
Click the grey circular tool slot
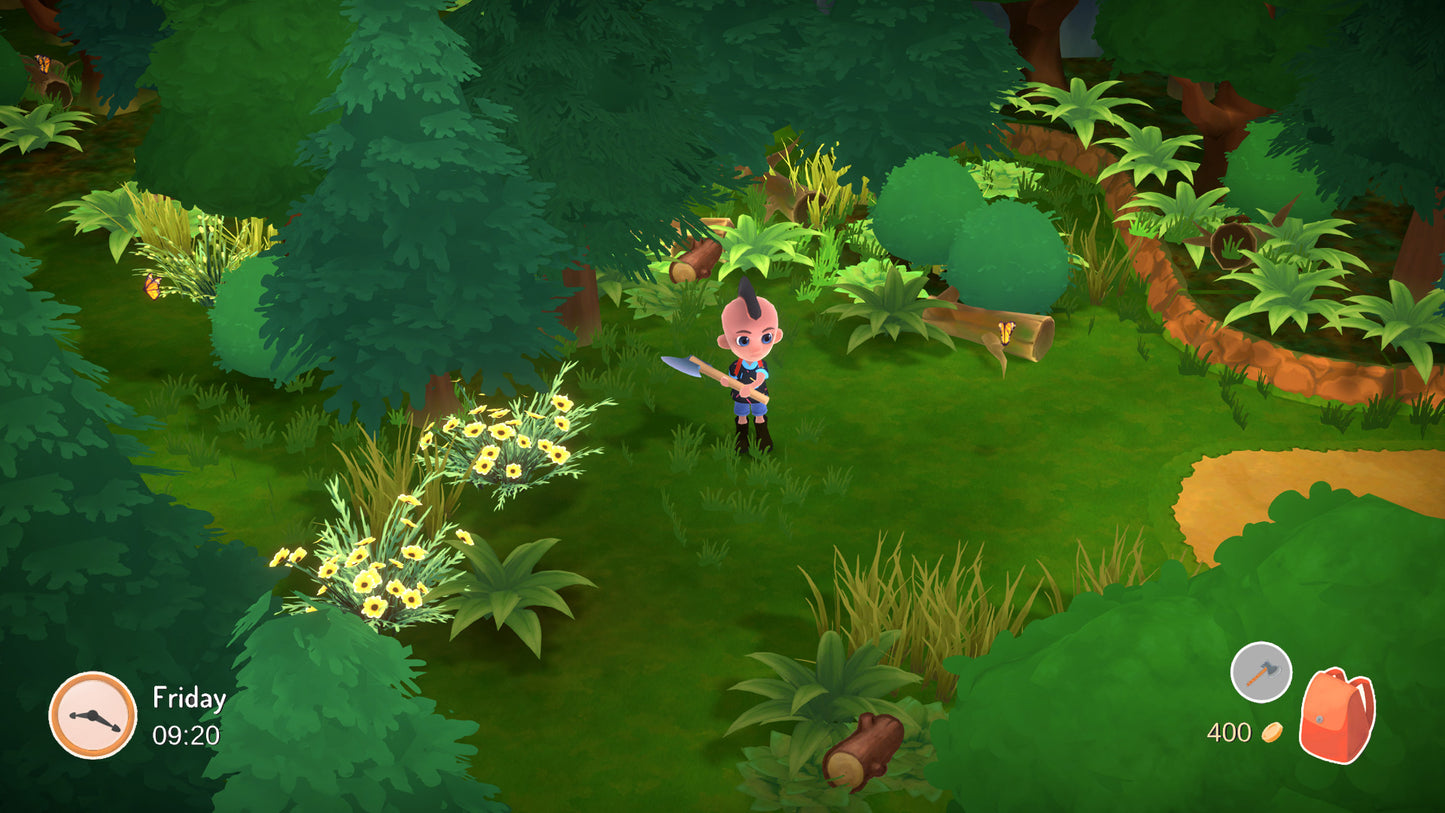point(1260,670)
